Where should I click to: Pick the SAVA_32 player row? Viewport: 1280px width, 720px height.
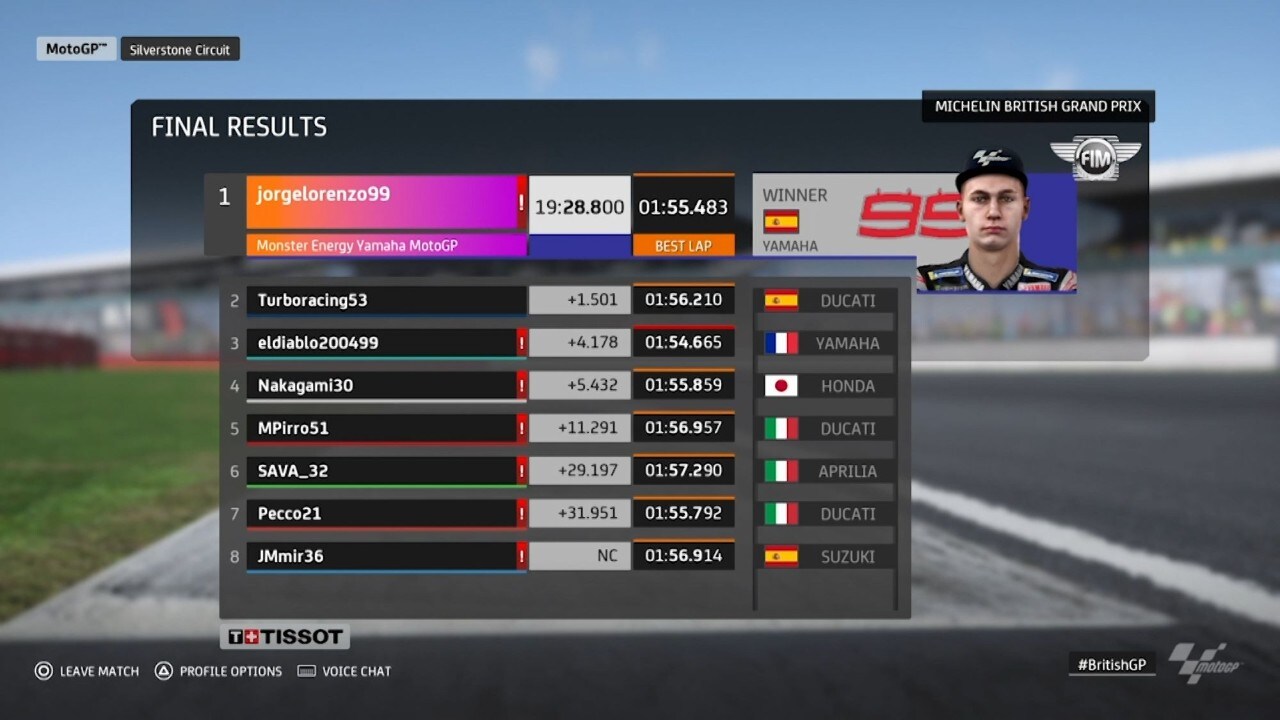pos(385,471)
